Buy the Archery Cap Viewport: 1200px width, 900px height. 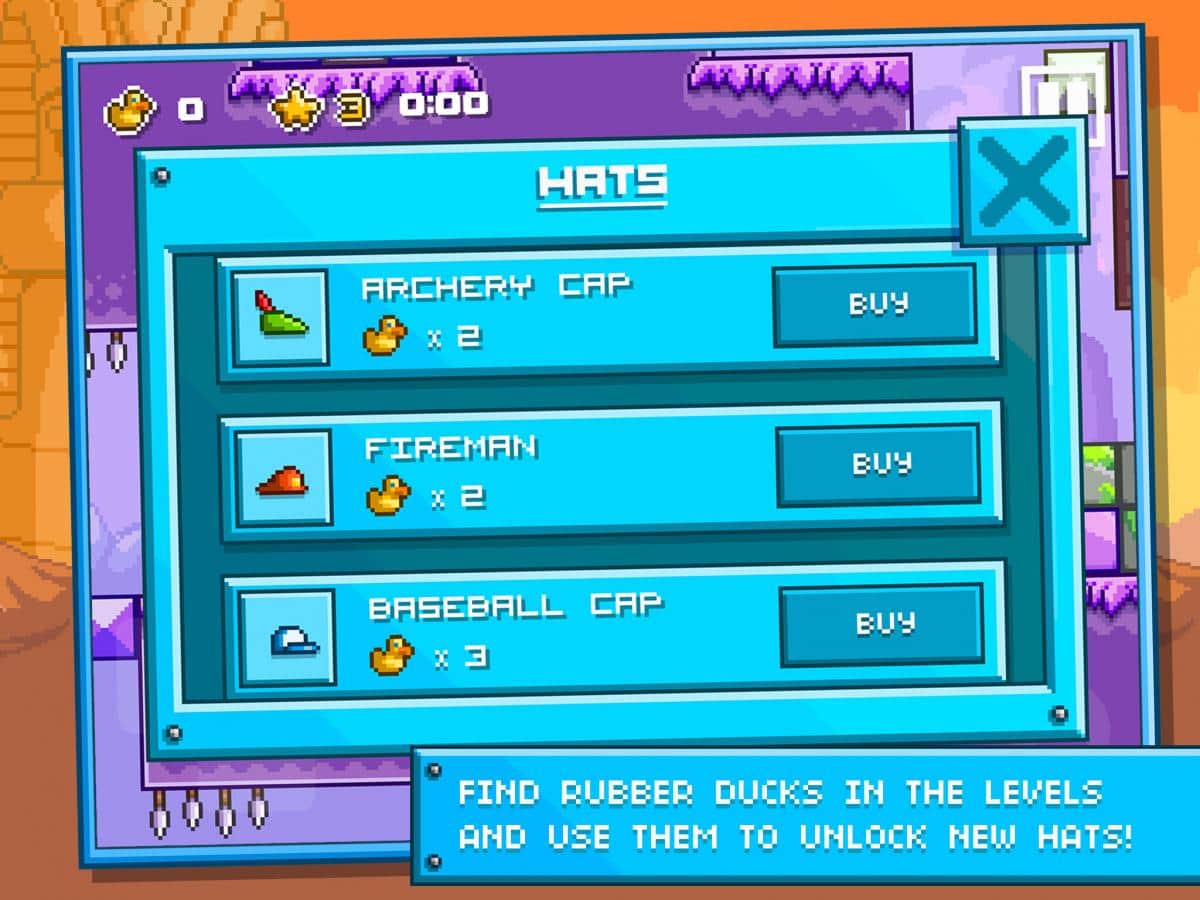(x=875, y=304)
